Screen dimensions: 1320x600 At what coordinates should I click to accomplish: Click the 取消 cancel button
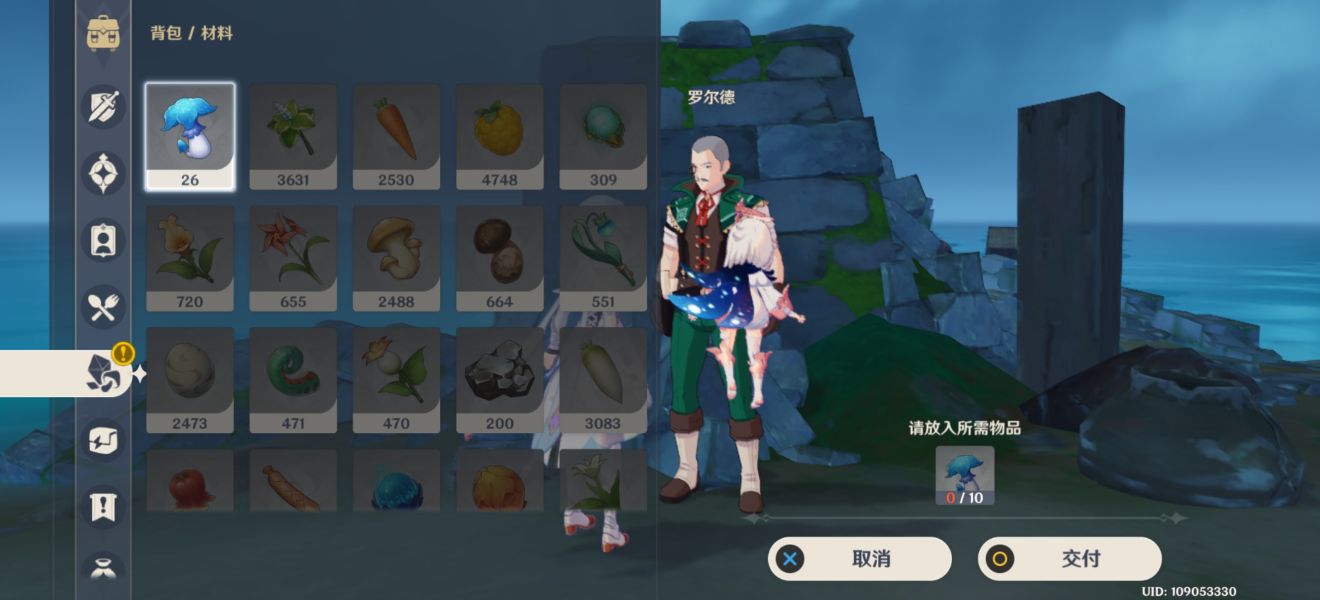(x=859, y=559)
